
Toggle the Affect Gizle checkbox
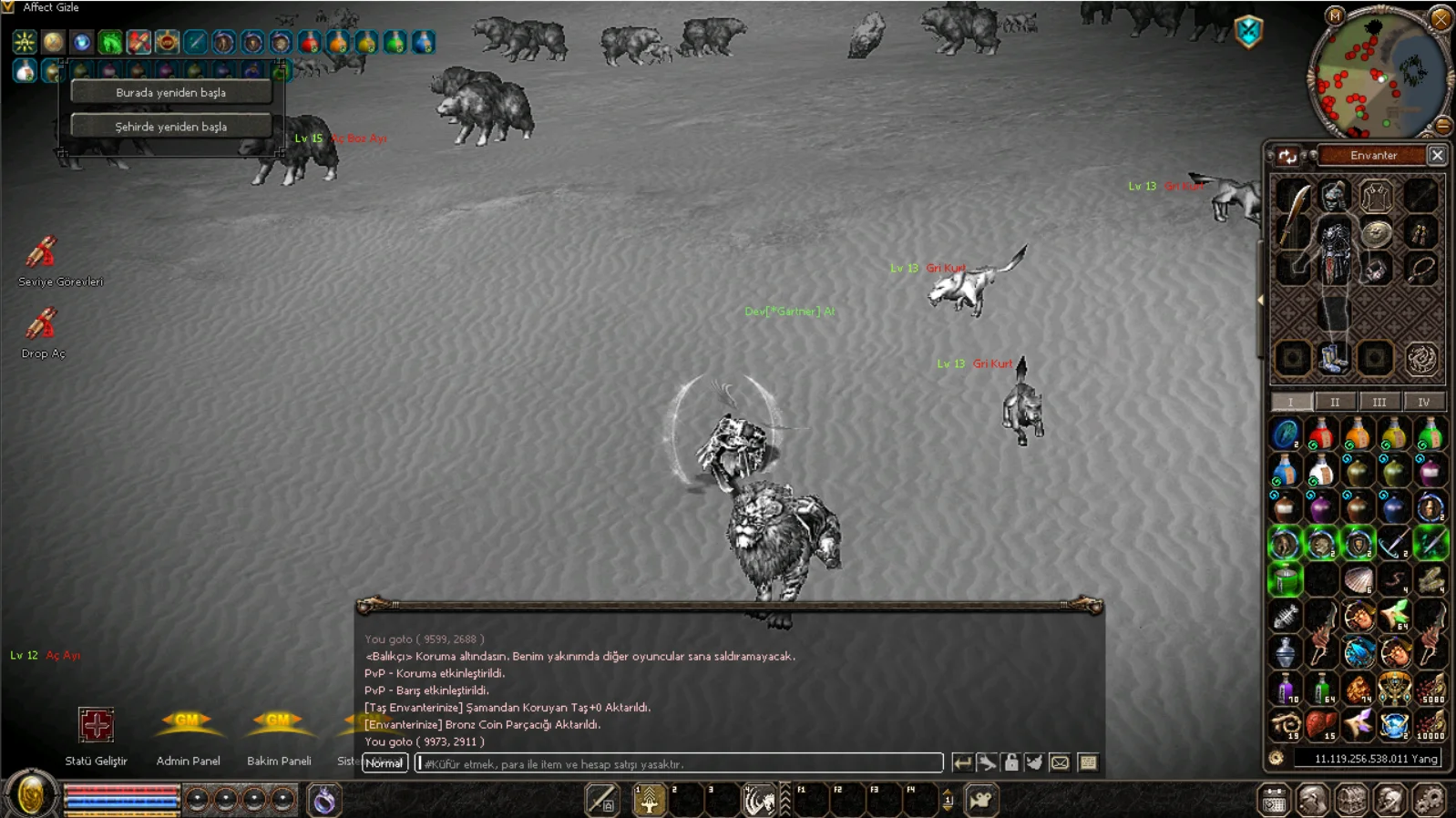click(8, 7)
